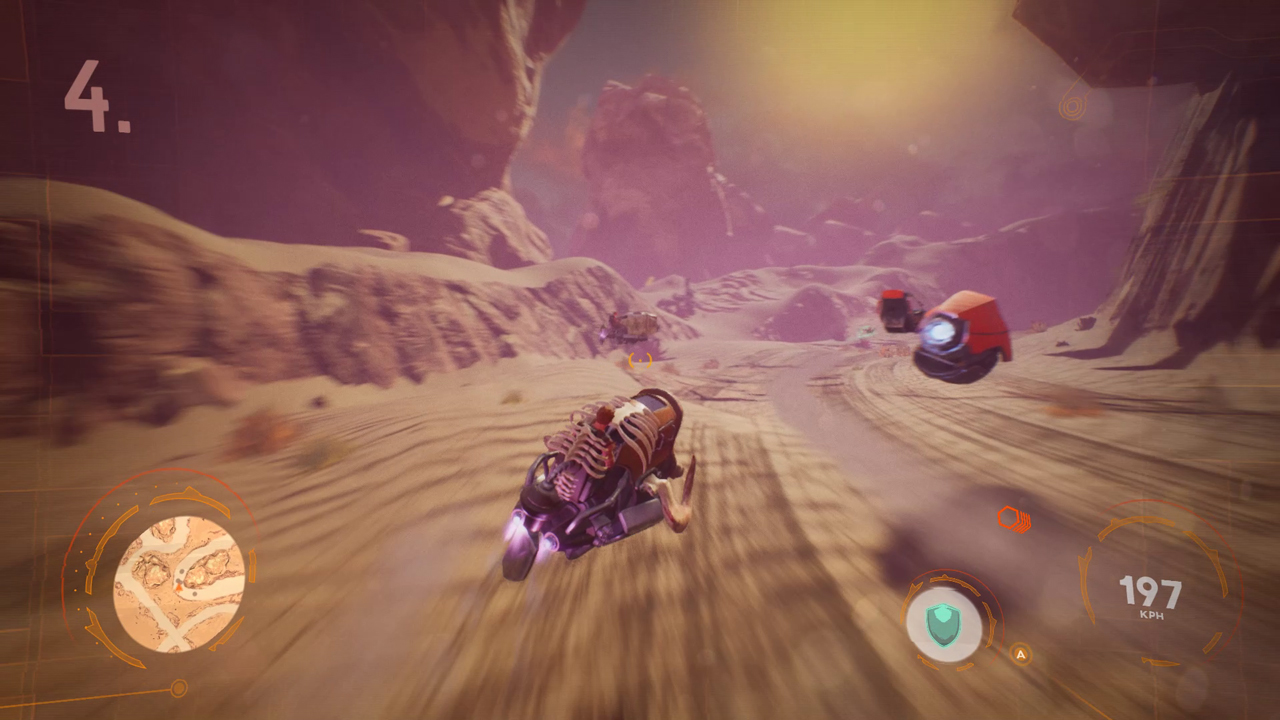
Task: Click the shield meter's orange progress ring
Action: coord(944,578)
